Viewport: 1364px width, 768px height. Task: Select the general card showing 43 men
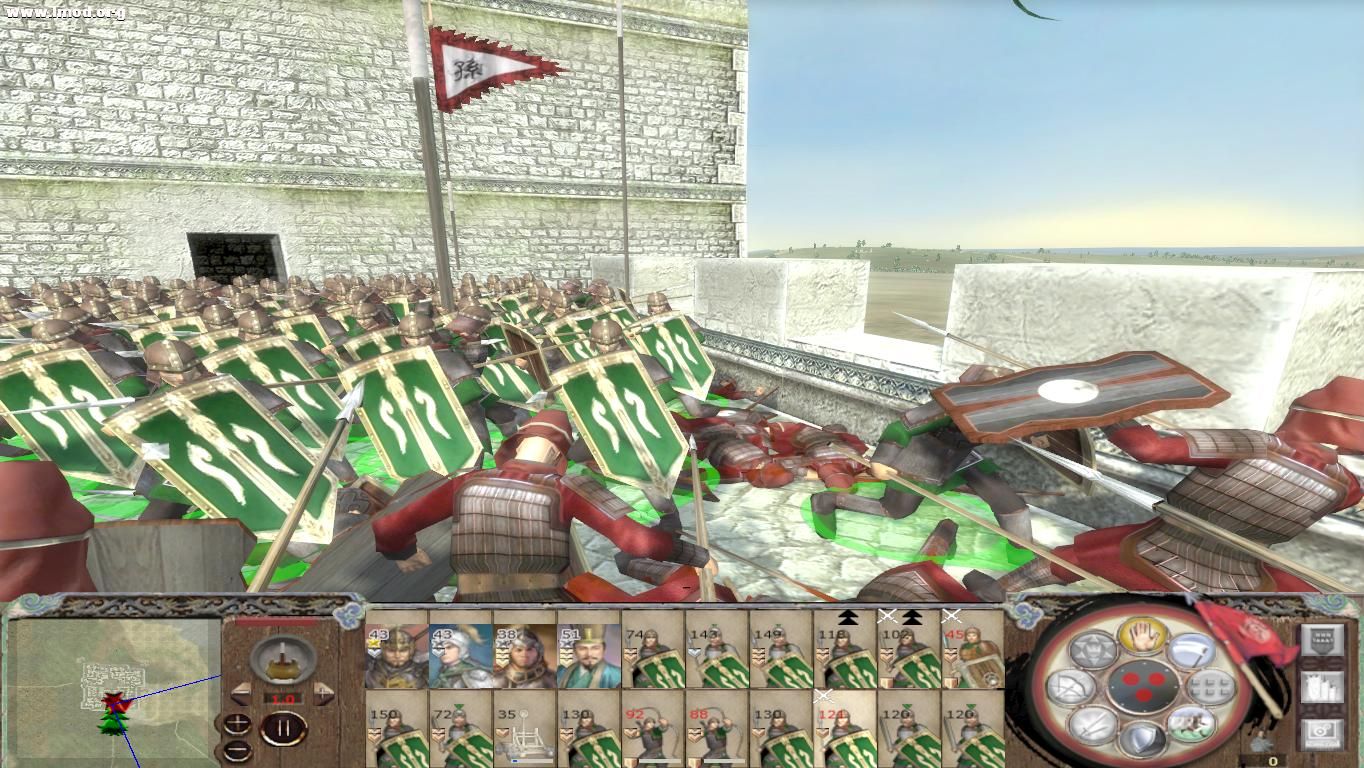point(395,655)
